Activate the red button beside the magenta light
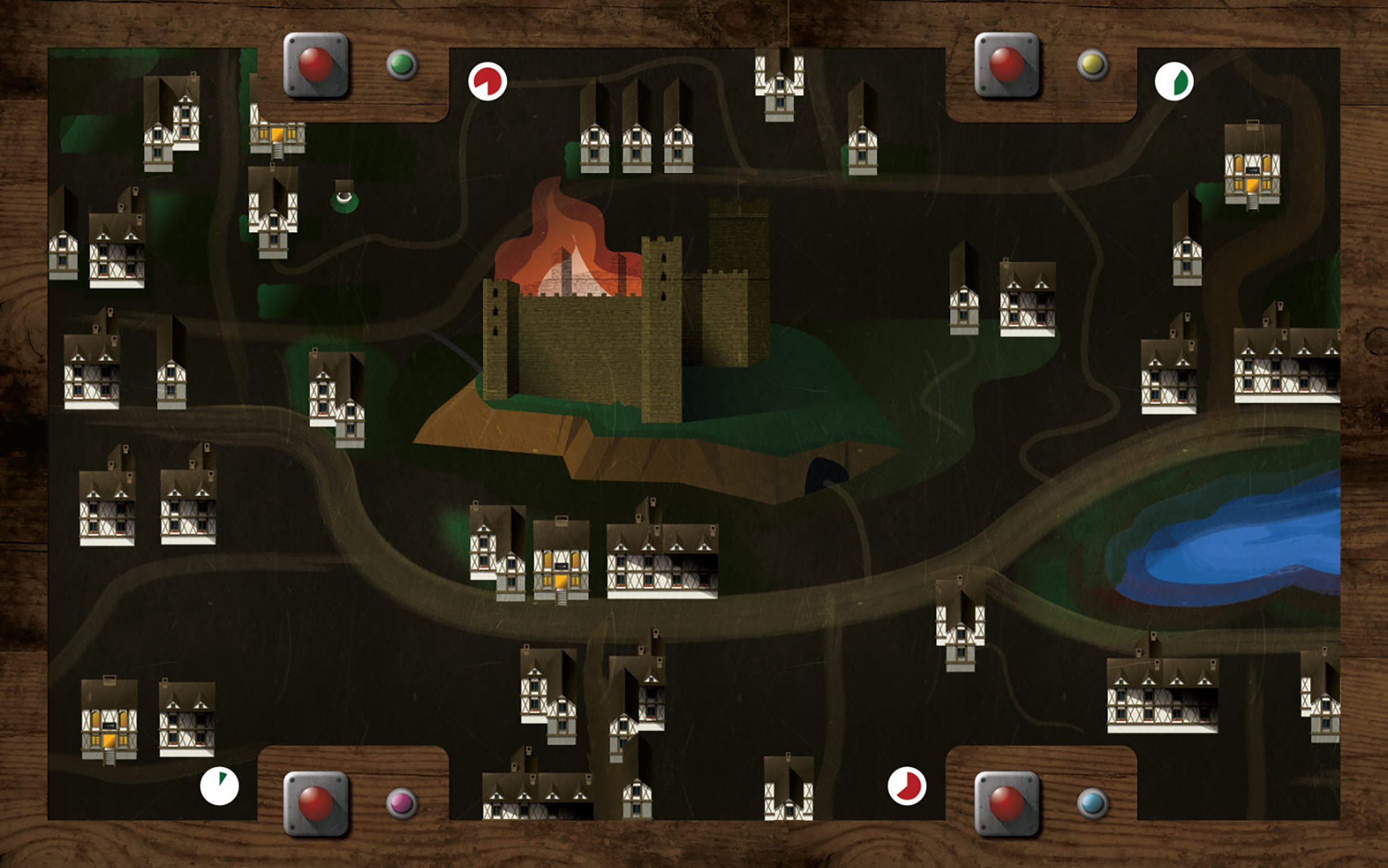Image resolution: width=1388 pixels, height=868 pixels. coord(316,803)
